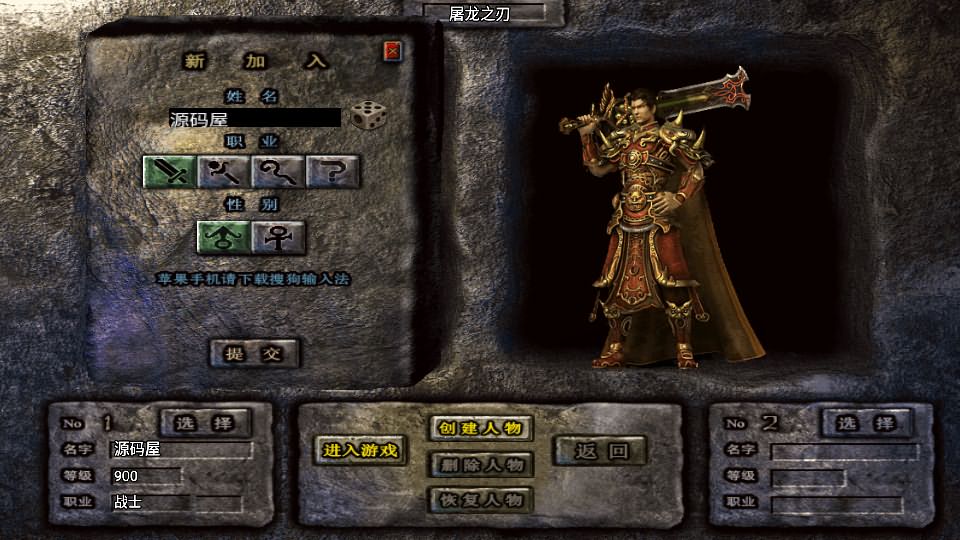Close the new character panel
The width and height of the screenshot is (960, 540).
click(392, 51)
